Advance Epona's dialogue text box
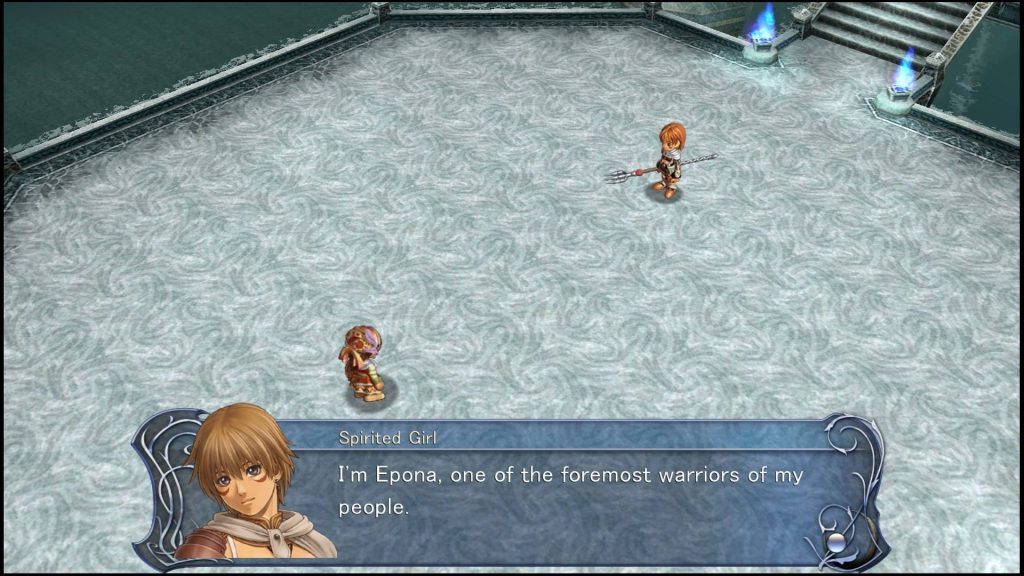Screen dimensions: 1024x576 pyautogui.click(x=570, y=490)
